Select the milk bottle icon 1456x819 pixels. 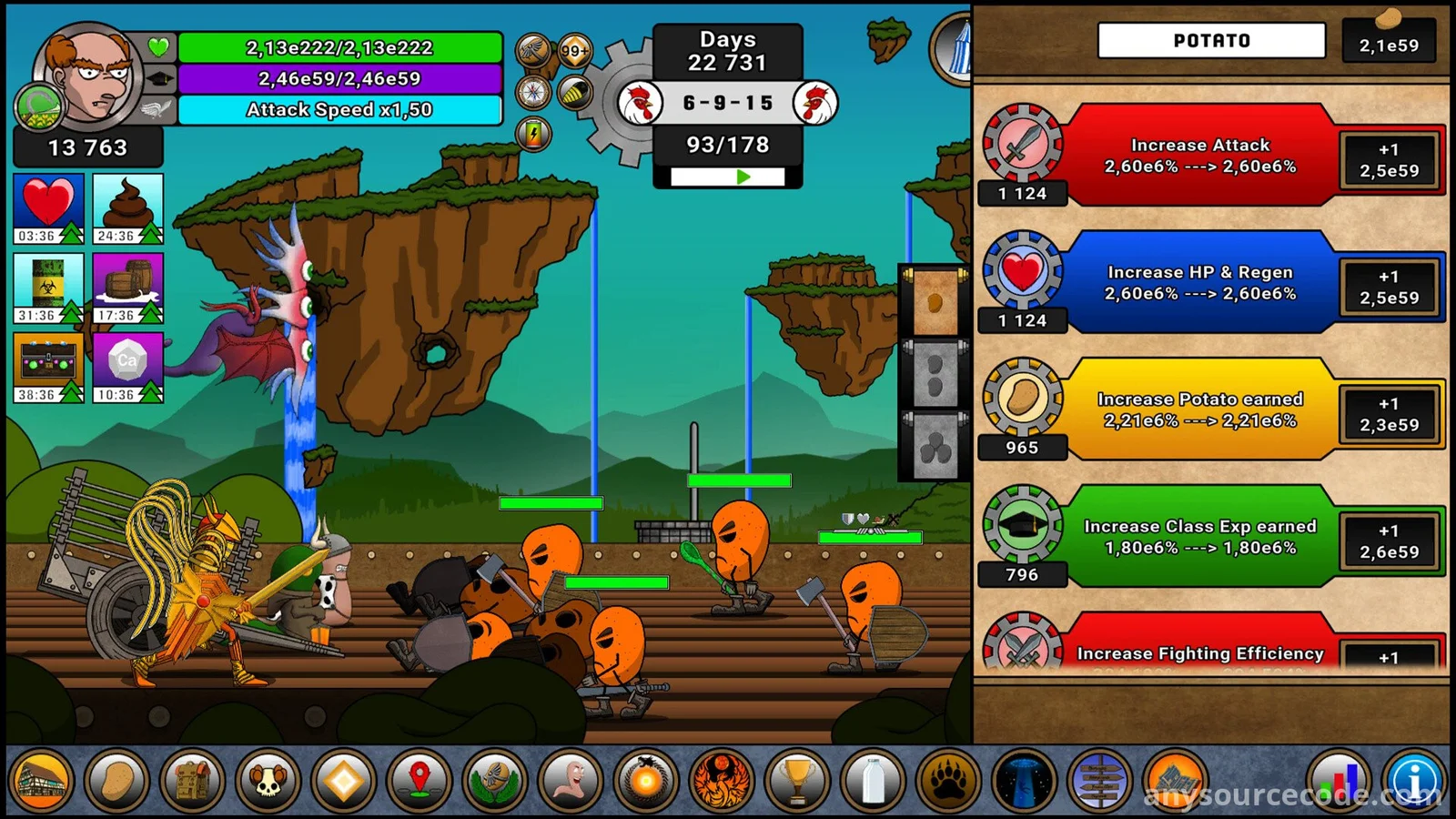click(x=873, y=781)
